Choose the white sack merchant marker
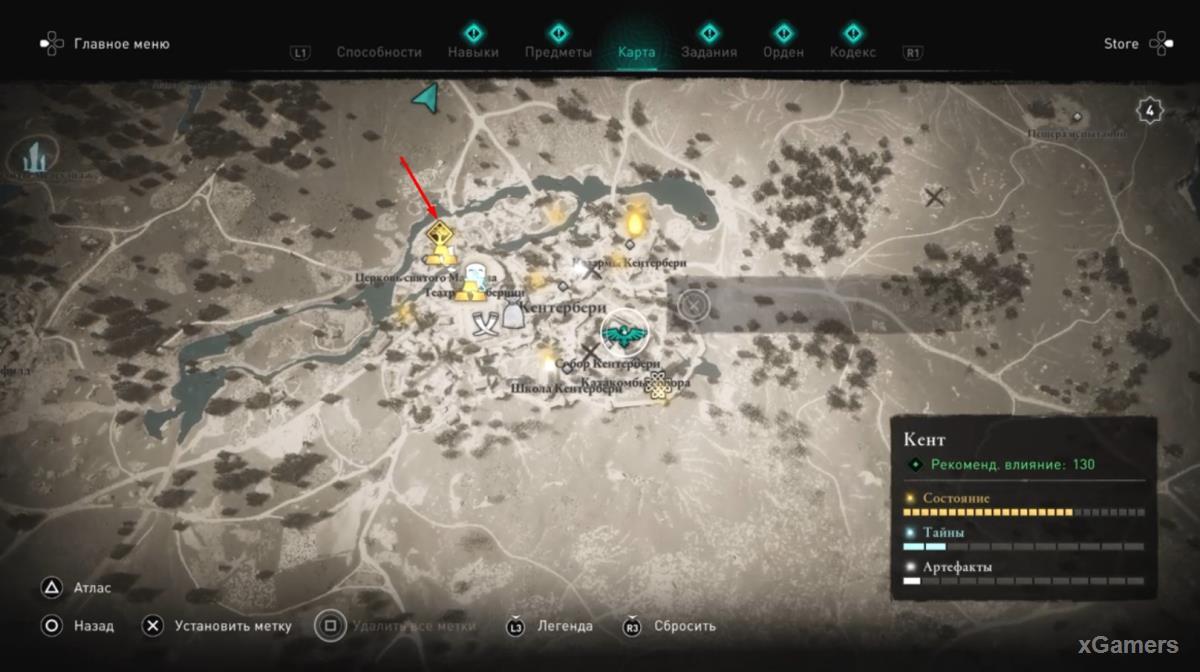Image resolution: width=1200 pixels, height=672 pixels. (x=514, y=317)
